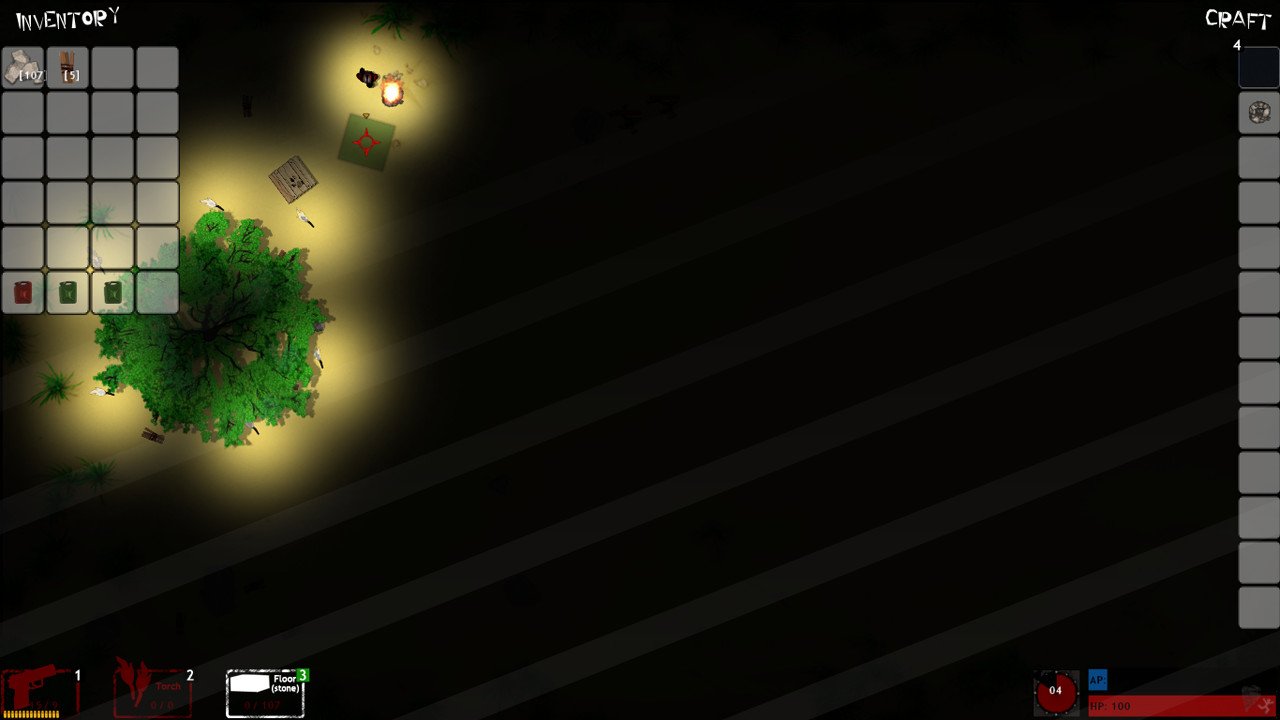Open the first empty craft slot under 4
1280x720 pixels.
tap(1258, 67)
